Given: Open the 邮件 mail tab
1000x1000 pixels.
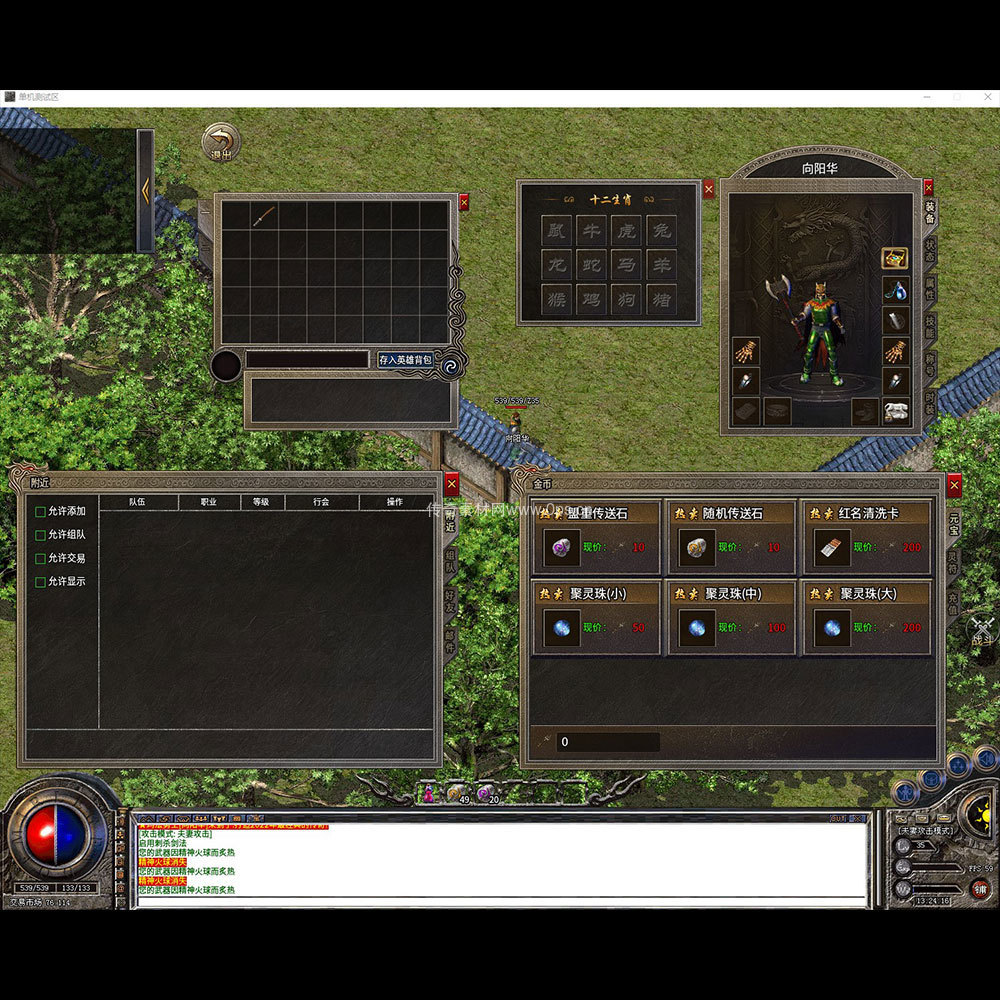Looking at the screenshot, I should pos(451,641).
